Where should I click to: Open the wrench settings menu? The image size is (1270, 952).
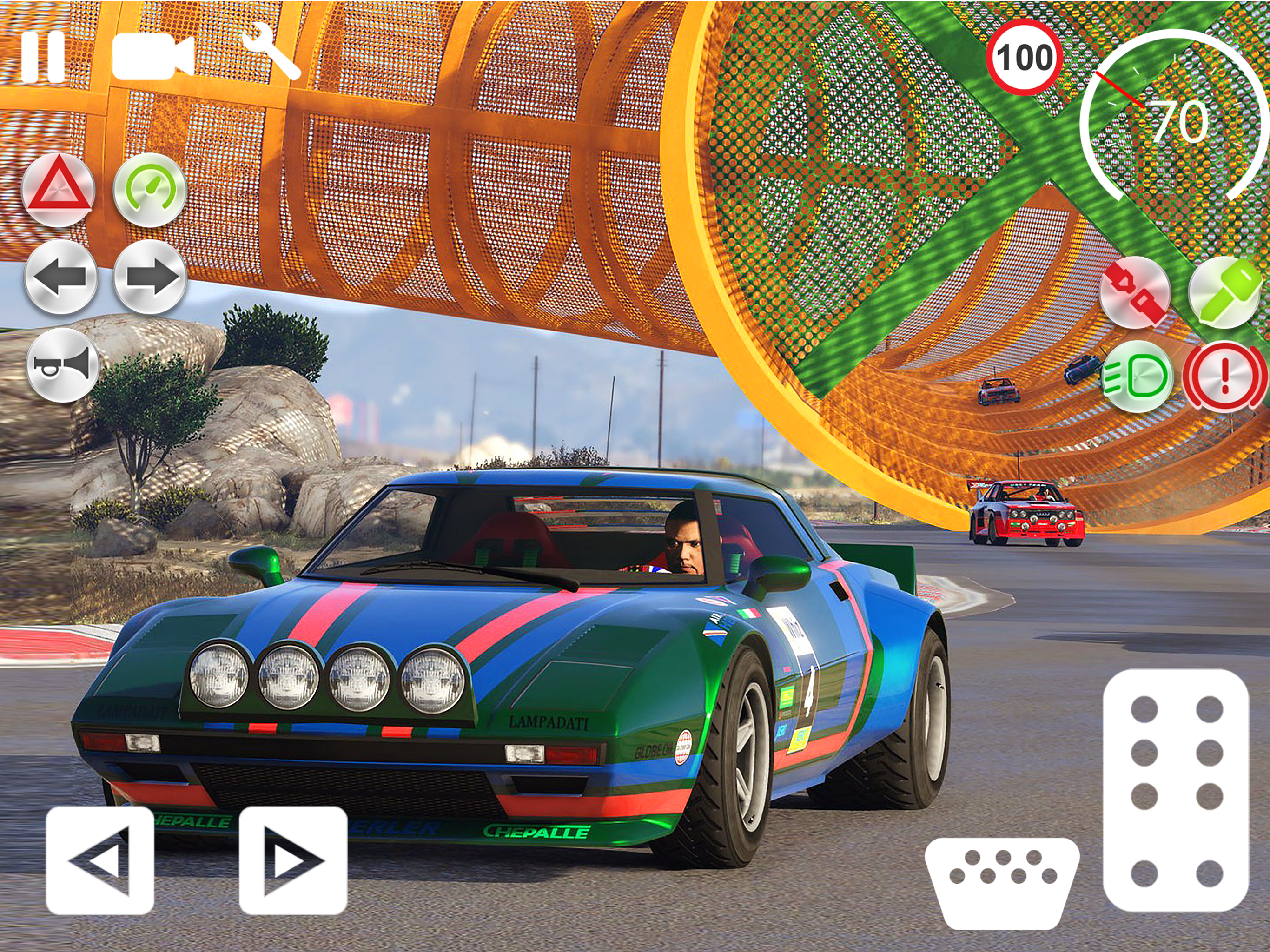click(x=271, y=51)
